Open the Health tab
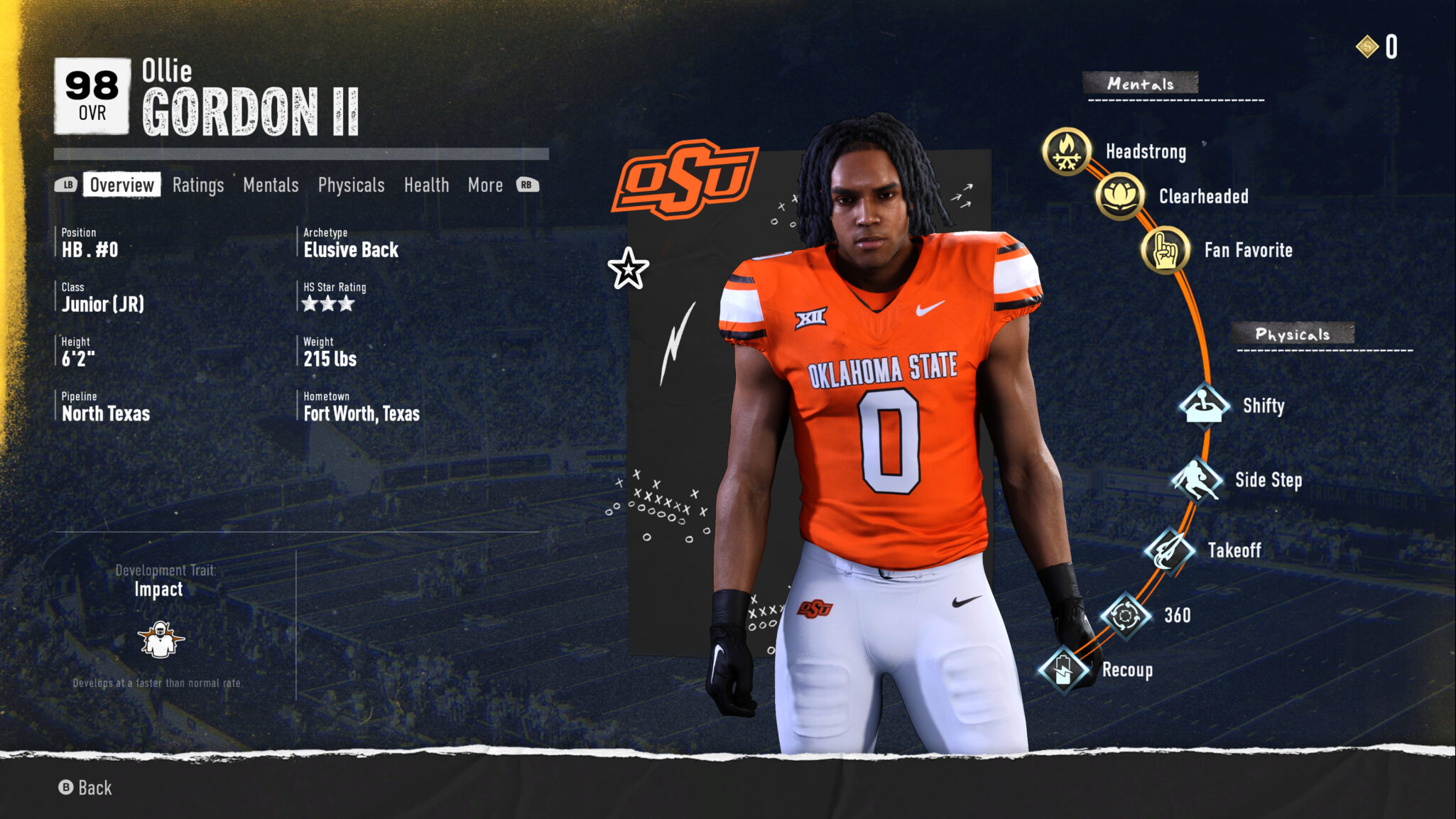Image resolution: width=1456 pixels, height=819 pixels. click(426, 185)
